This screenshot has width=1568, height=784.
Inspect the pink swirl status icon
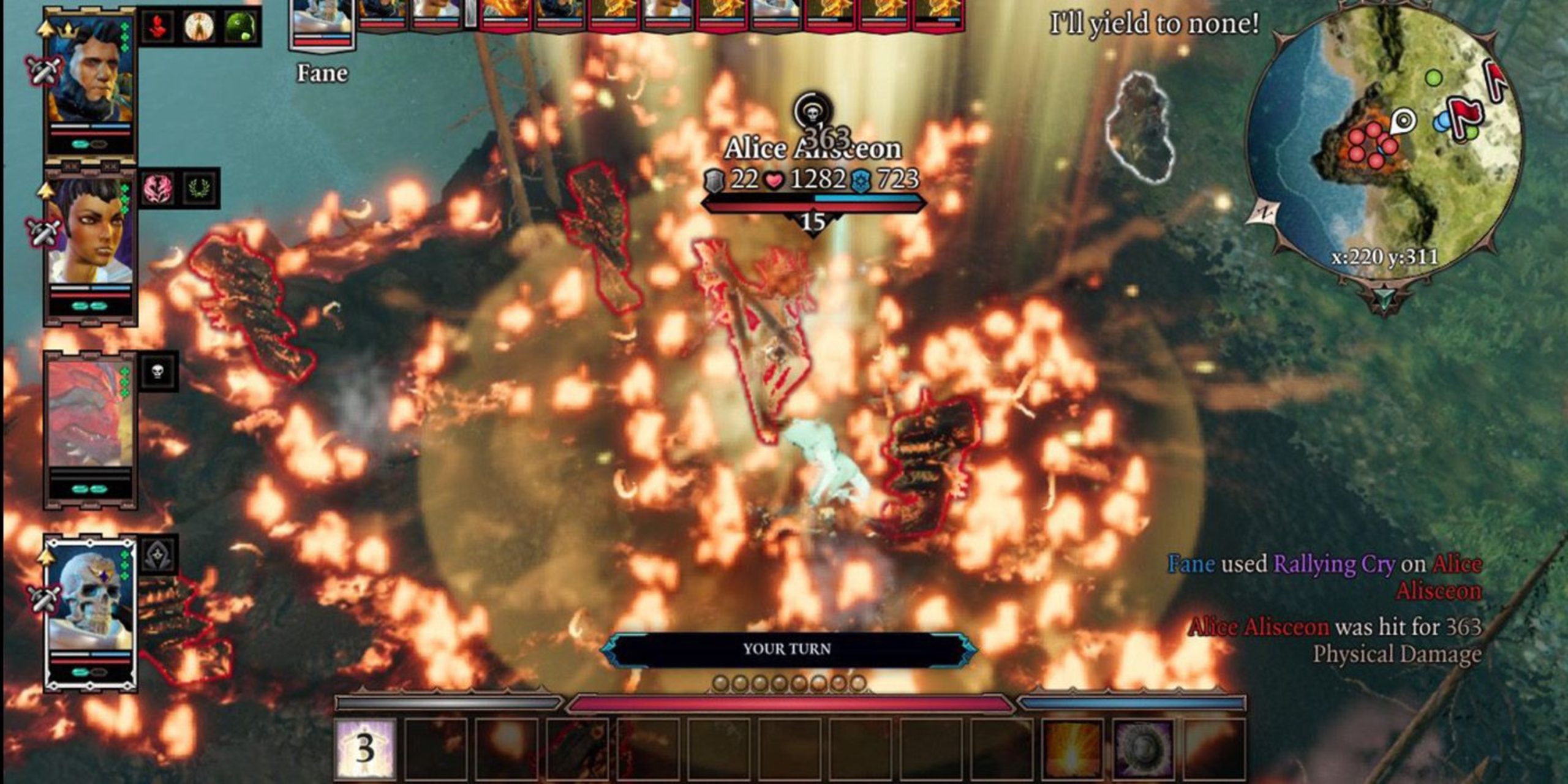[x=157, y=187]
